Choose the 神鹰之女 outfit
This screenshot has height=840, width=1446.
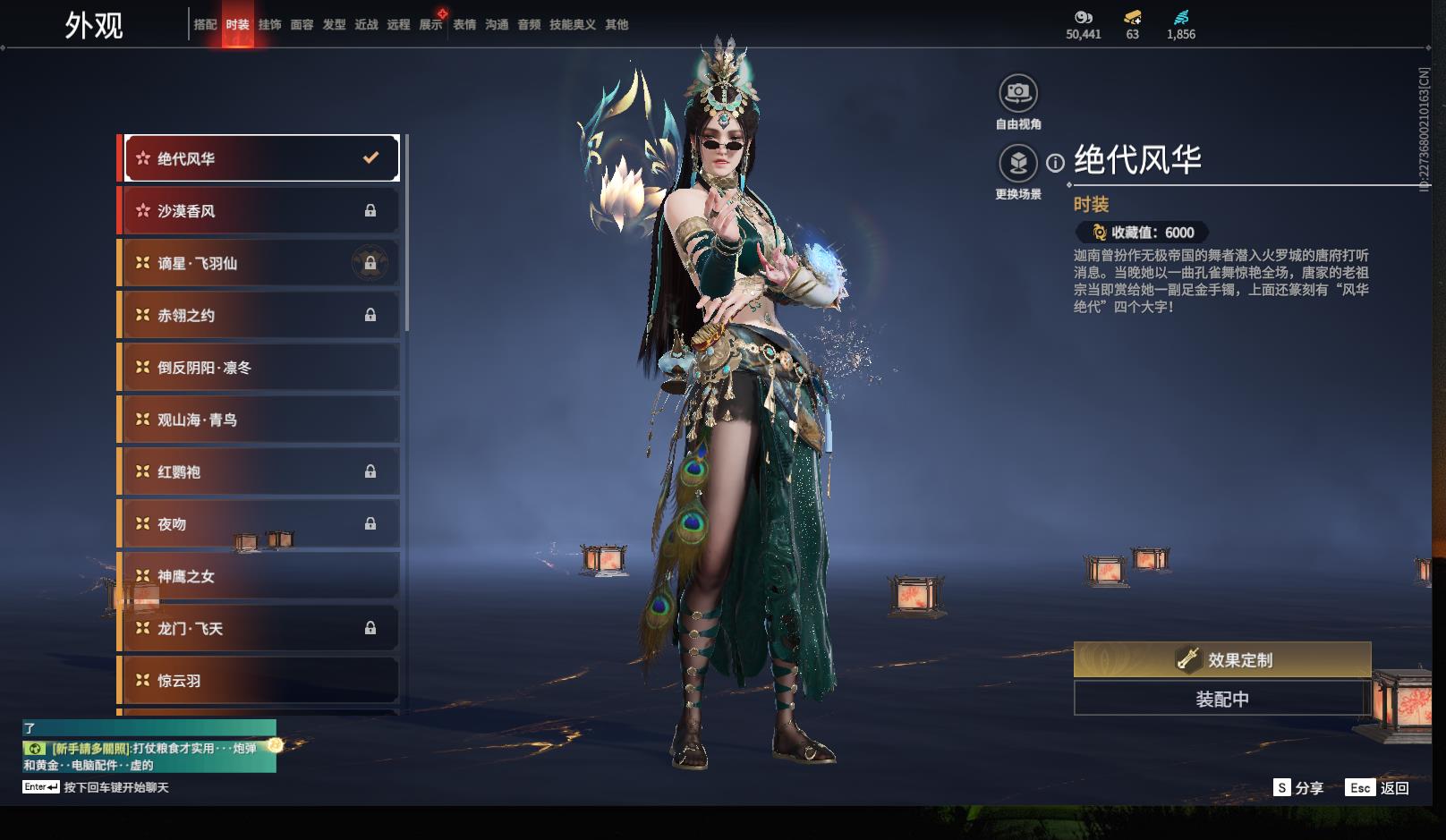260,576
